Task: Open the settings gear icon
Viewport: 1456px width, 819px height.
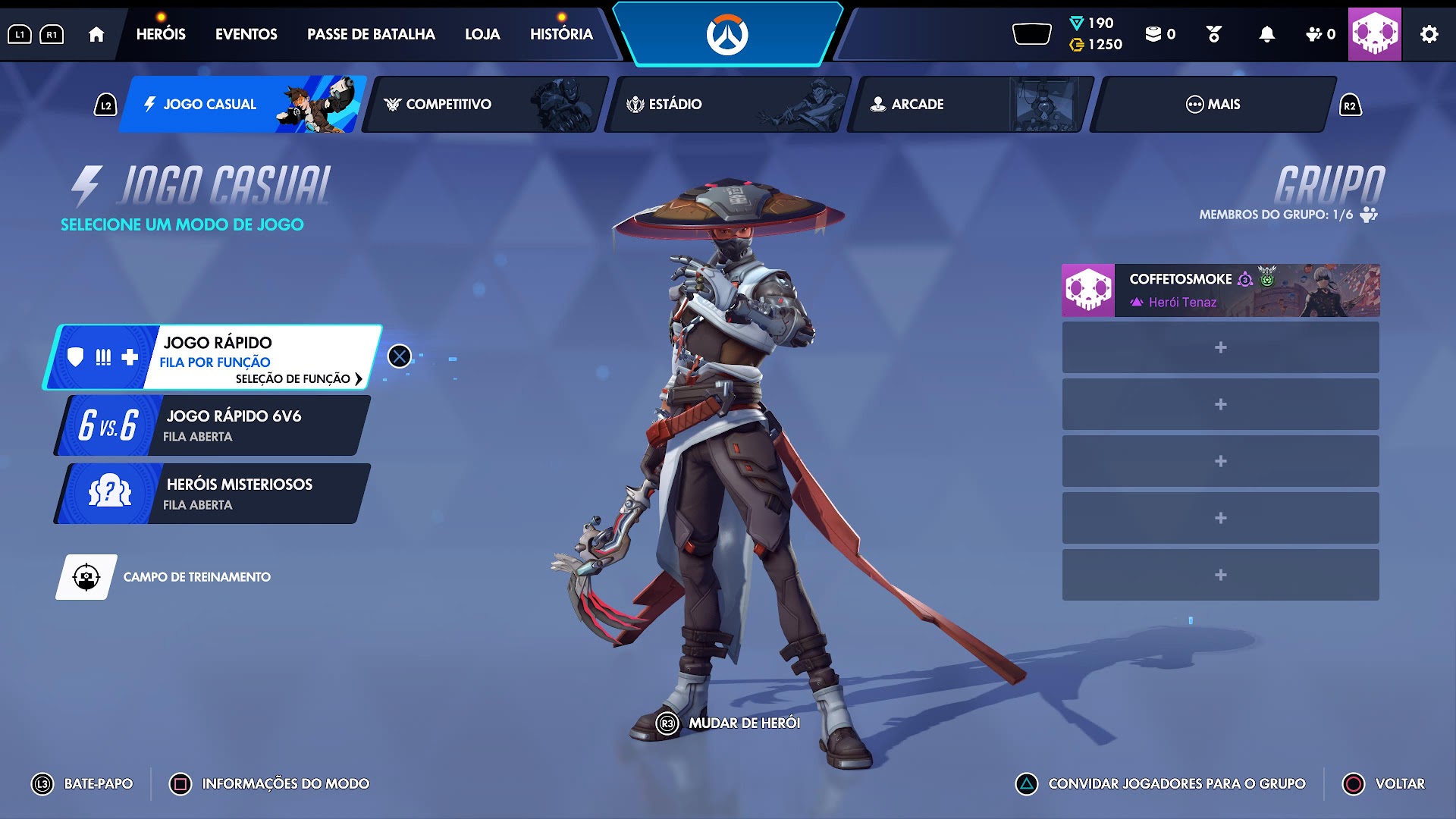Action: click(x=1429, y=34)
